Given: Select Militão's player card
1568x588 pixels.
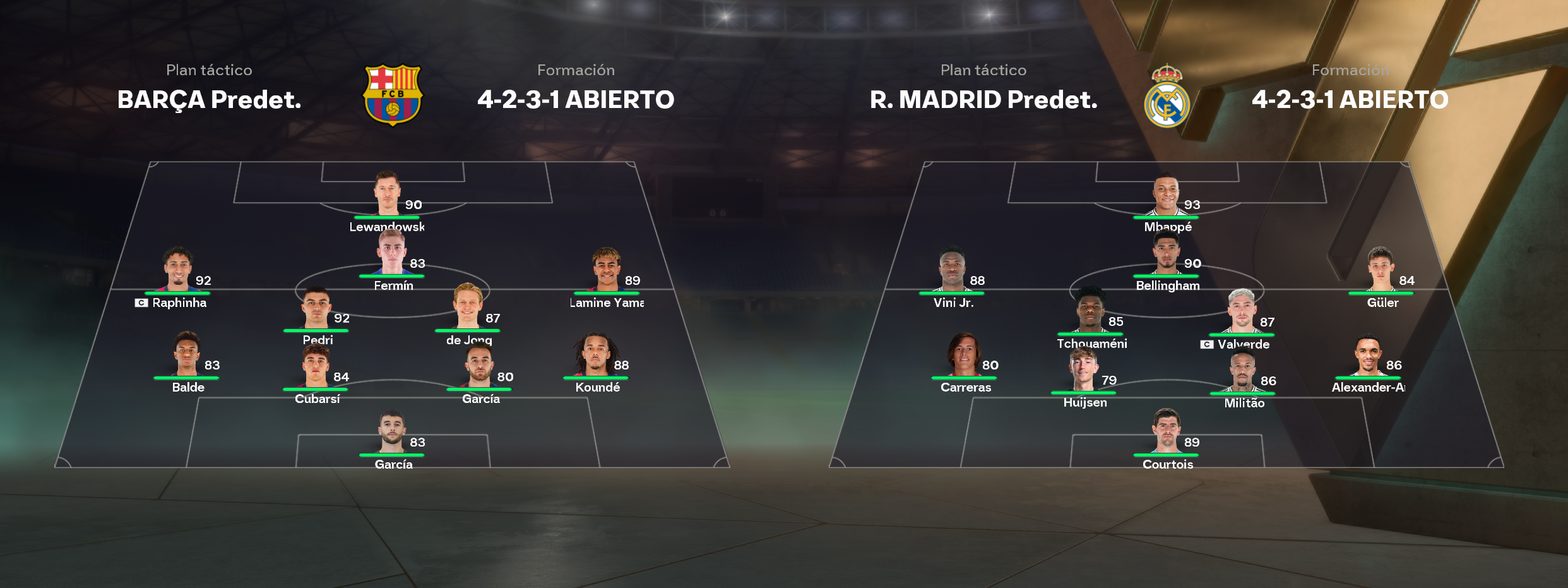Looking at the screenshot, I should coord(1242,371).
